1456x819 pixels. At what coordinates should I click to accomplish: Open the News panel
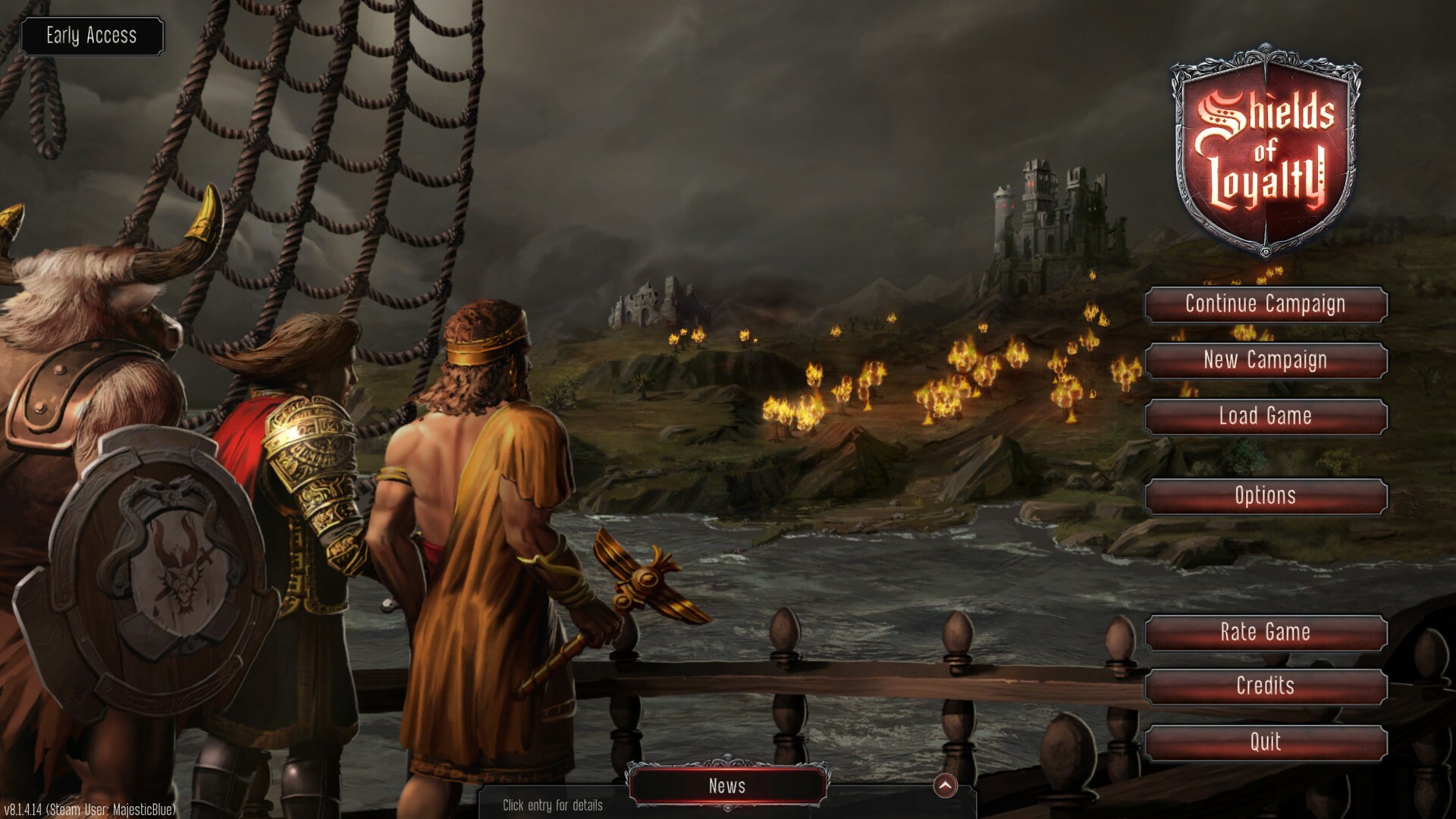(x=727, y=786)
